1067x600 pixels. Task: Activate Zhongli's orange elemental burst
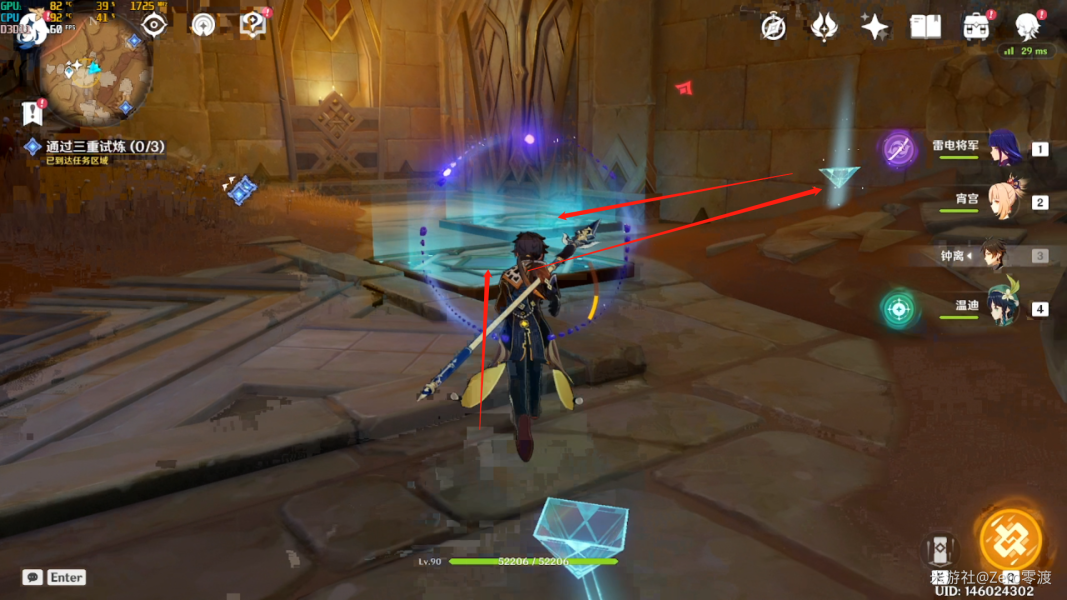coord(1011,540)
